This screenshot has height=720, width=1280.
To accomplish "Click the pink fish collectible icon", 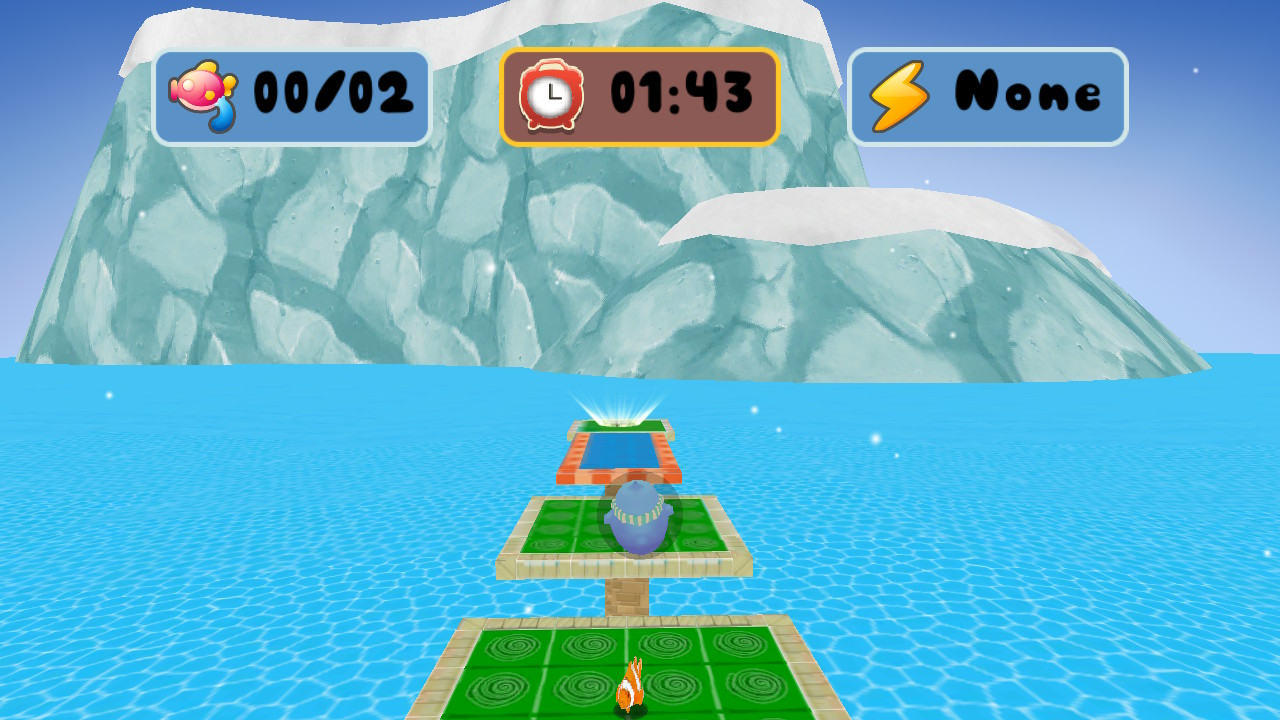I will pyautogui.click(x=200, y=90).
